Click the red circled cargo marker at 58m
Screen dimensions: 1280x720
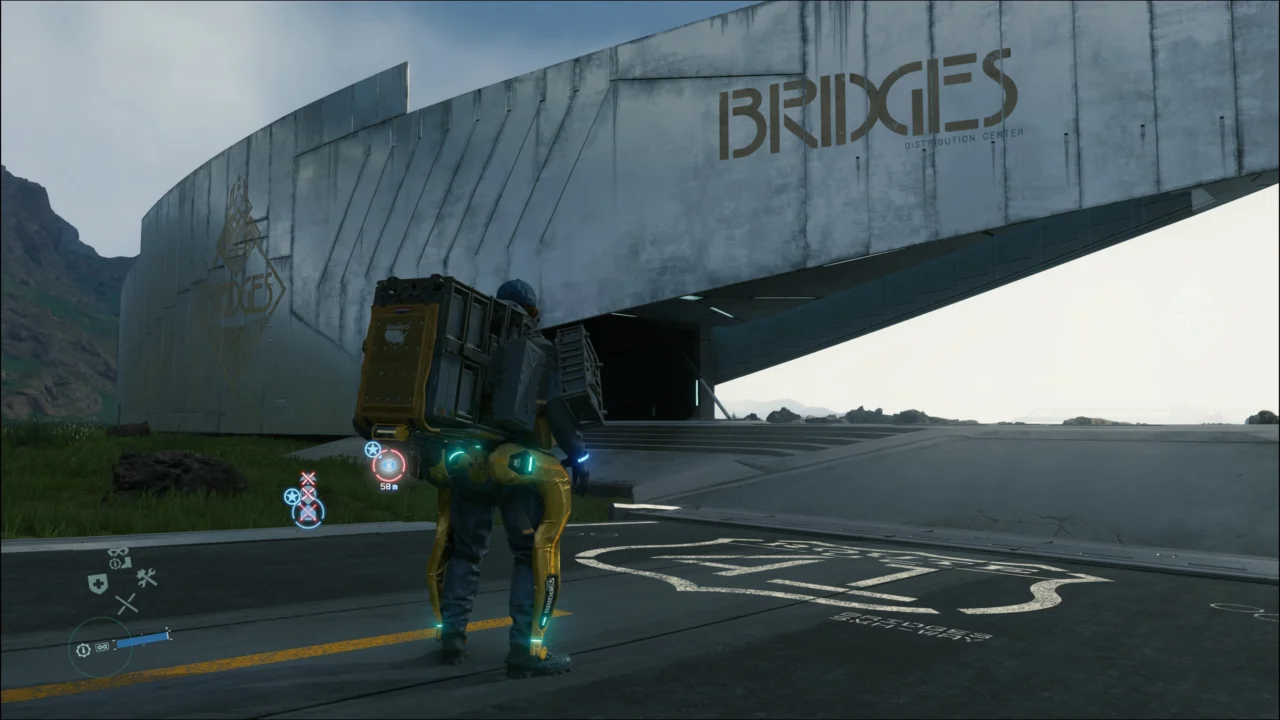(x=389, y=465)
